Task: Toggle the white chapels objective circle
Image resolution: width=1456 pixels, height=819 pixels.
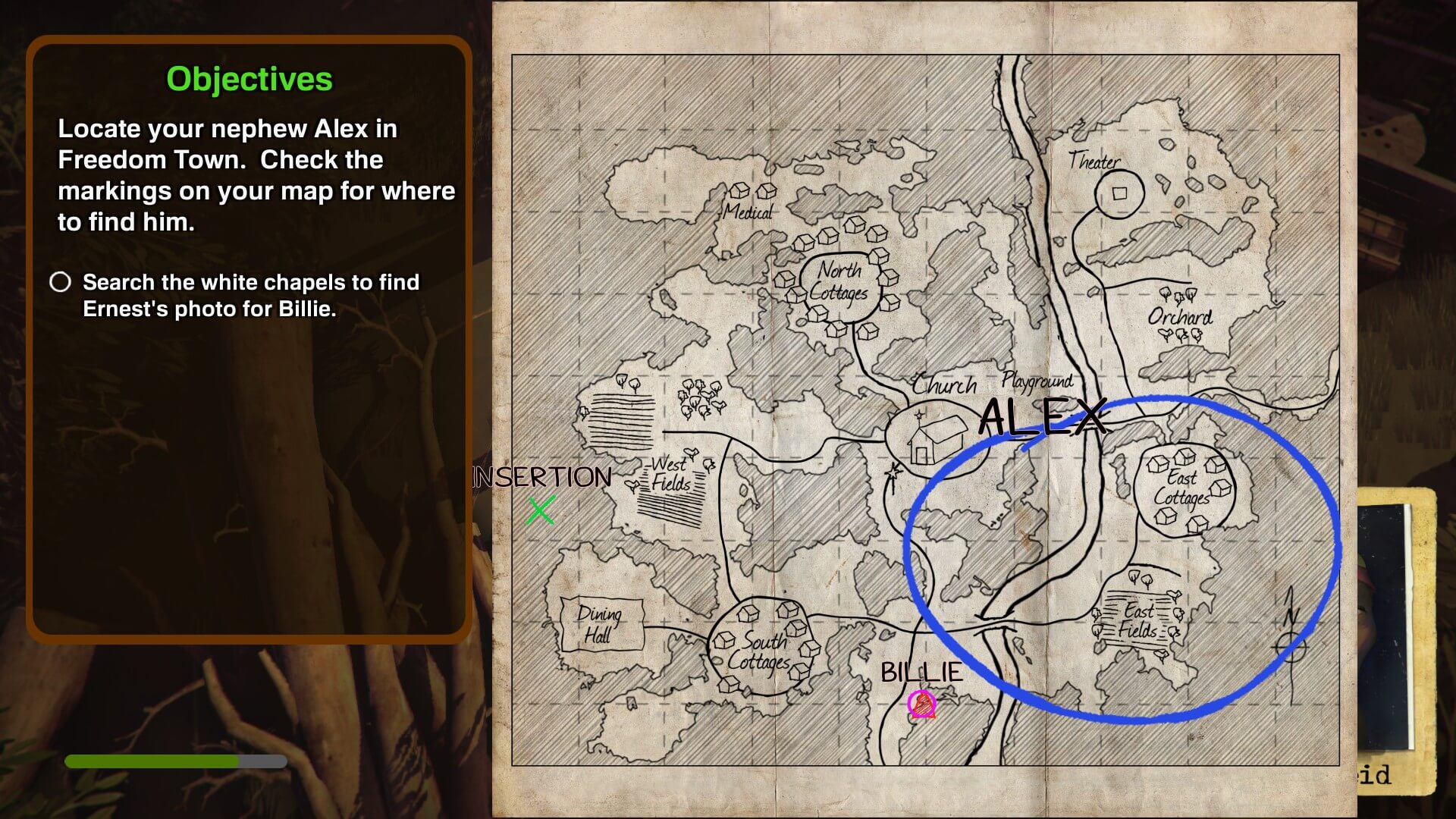Action: [x=61, y=282]
